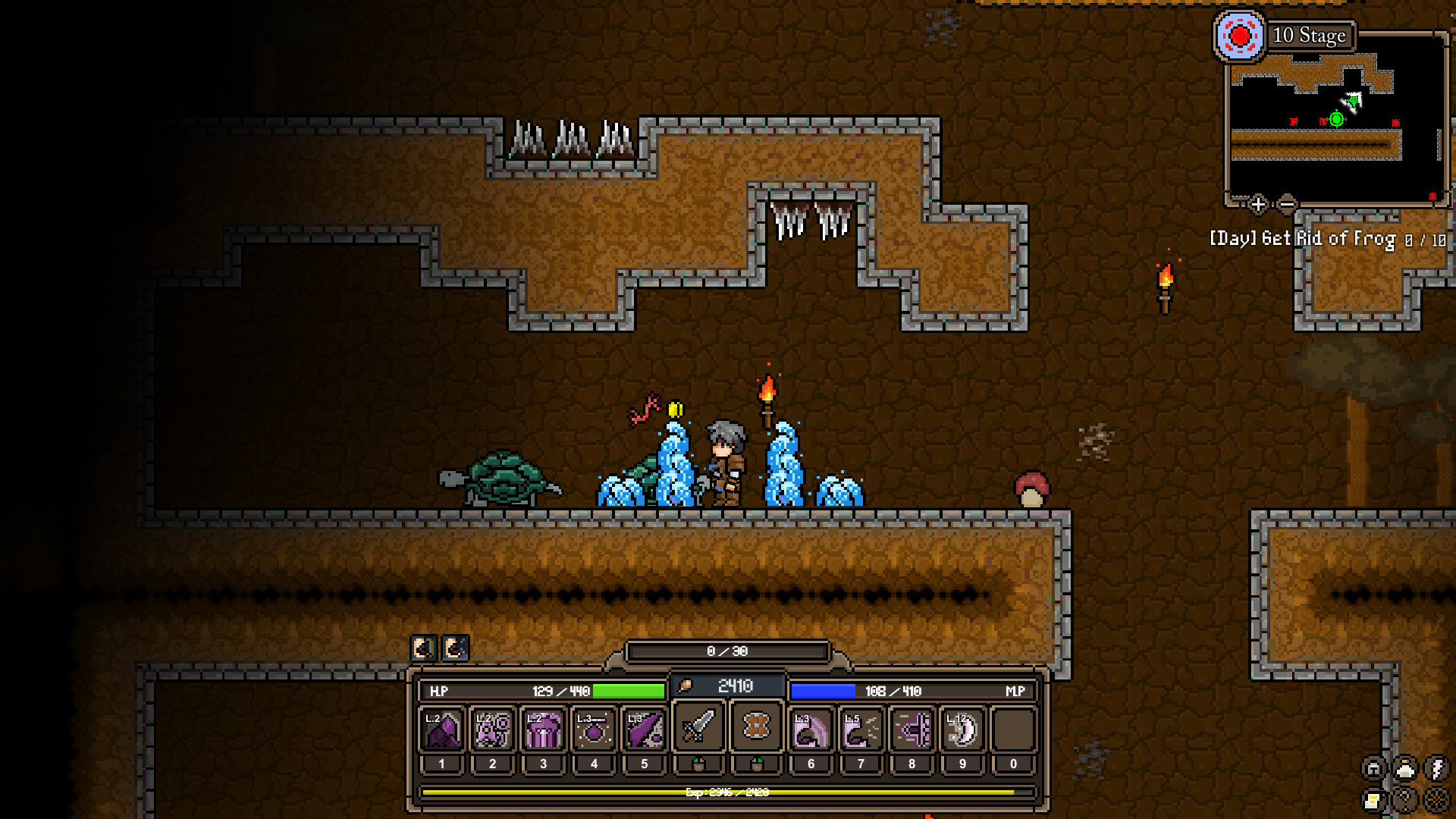
Task: Zoom in the minimap with the plus button
Action: pos(1258,203)
